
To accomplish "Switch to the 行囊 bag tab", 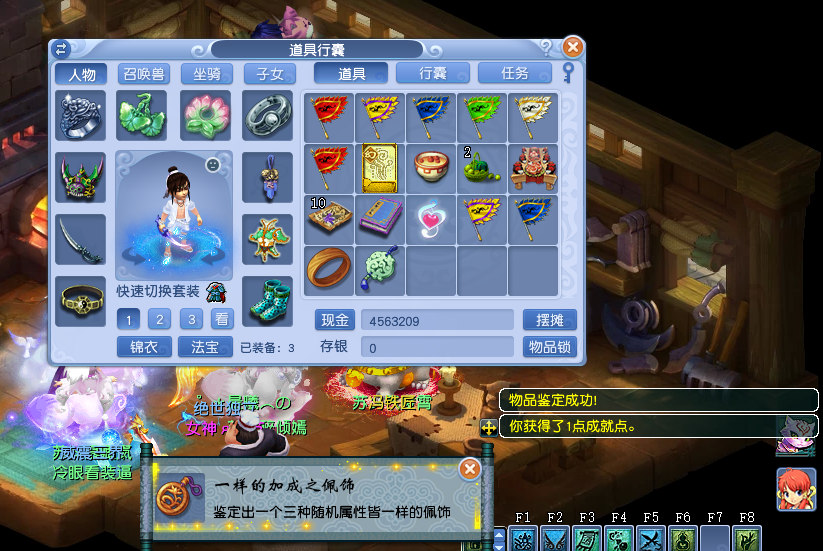I will [433, 73].
